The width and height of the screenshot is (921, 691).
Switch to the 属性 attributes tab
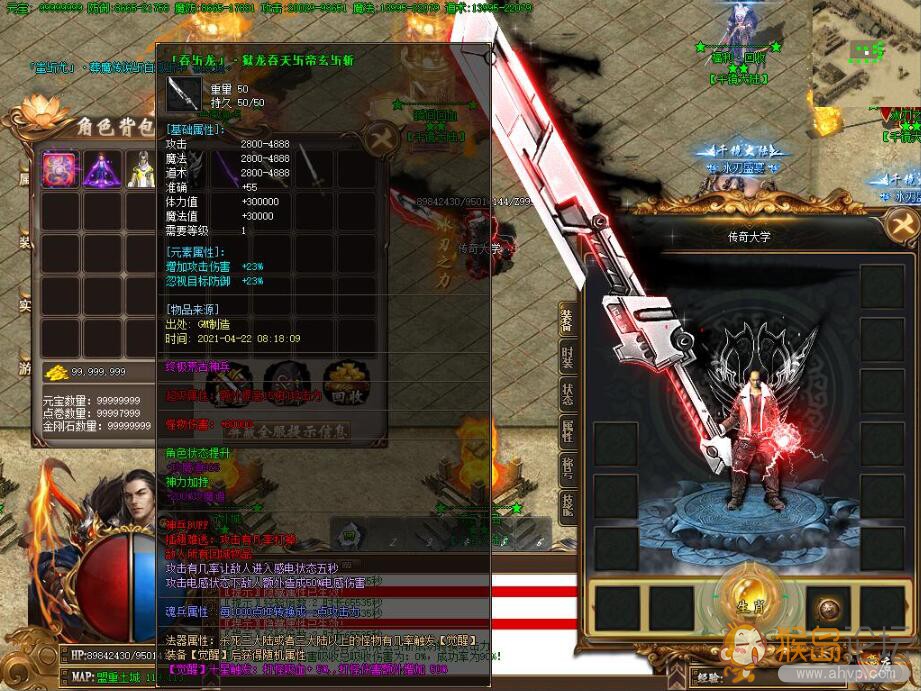pyautogui.click(x=567, y=431)
